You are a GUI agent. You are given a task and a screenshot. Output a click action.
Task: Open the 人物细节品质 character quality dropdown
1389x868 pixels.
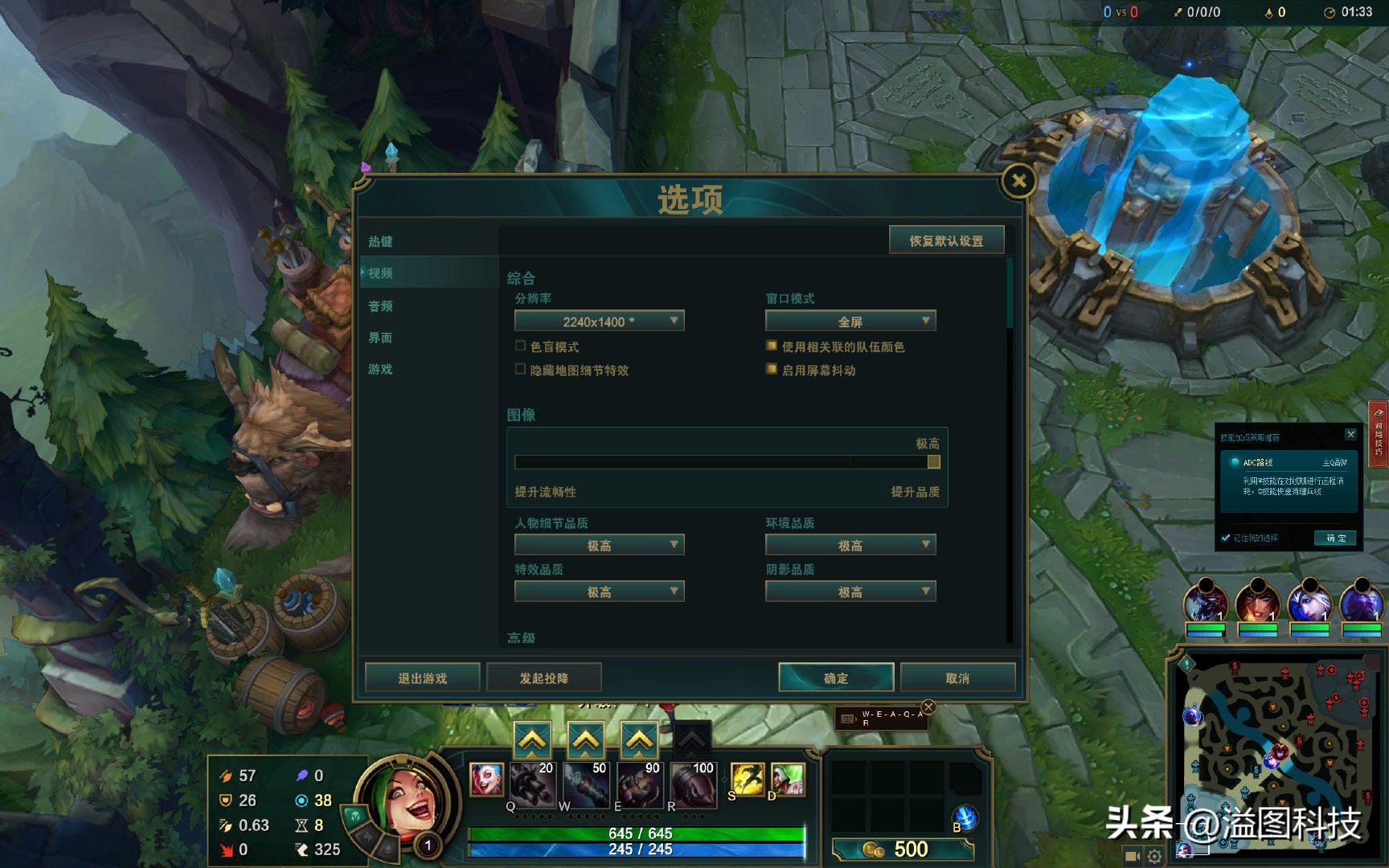click(599, 546)
